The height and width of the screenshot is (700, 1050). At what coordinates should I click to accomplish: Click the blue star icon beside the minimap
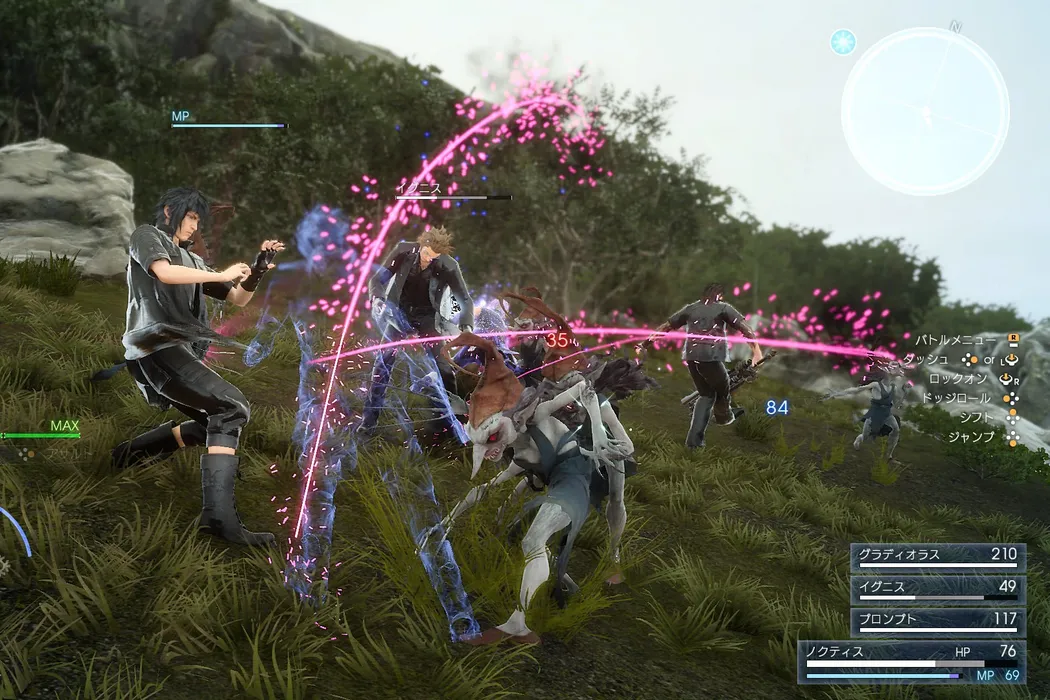(843, 41)
